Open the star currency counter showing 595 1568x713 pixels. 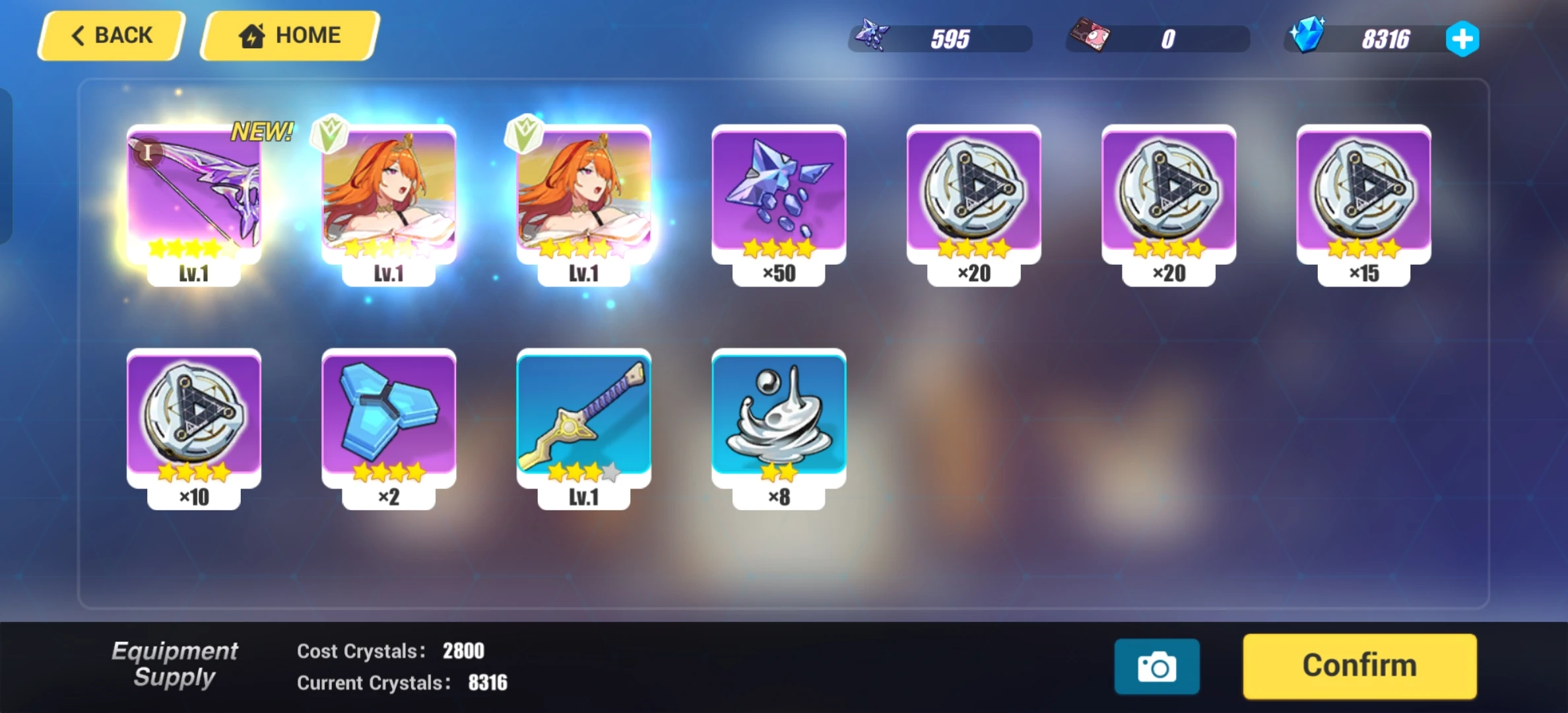pyautogui.click(x=940, y=38)
